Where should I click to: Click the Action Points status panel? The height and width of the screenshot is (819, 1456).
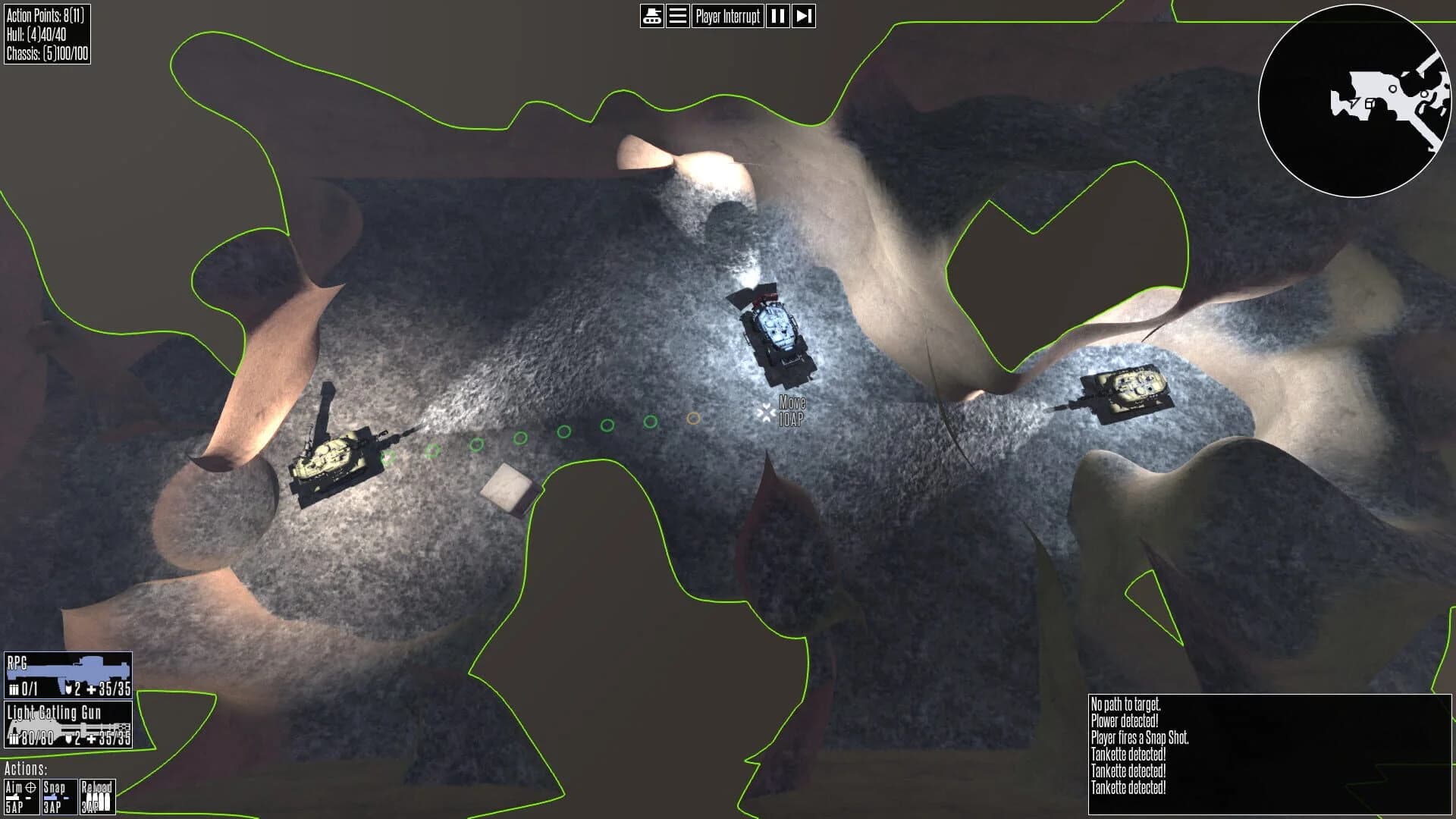[49, 14]
